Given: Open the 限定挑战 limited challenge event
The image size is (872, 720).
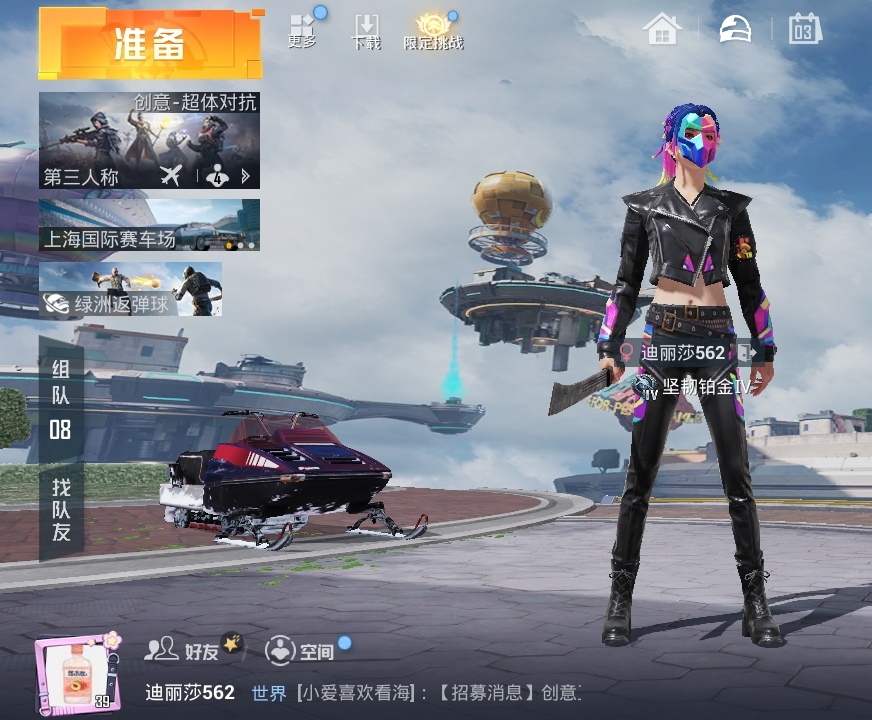Looking at the screenshot, I should click(433, 31).
